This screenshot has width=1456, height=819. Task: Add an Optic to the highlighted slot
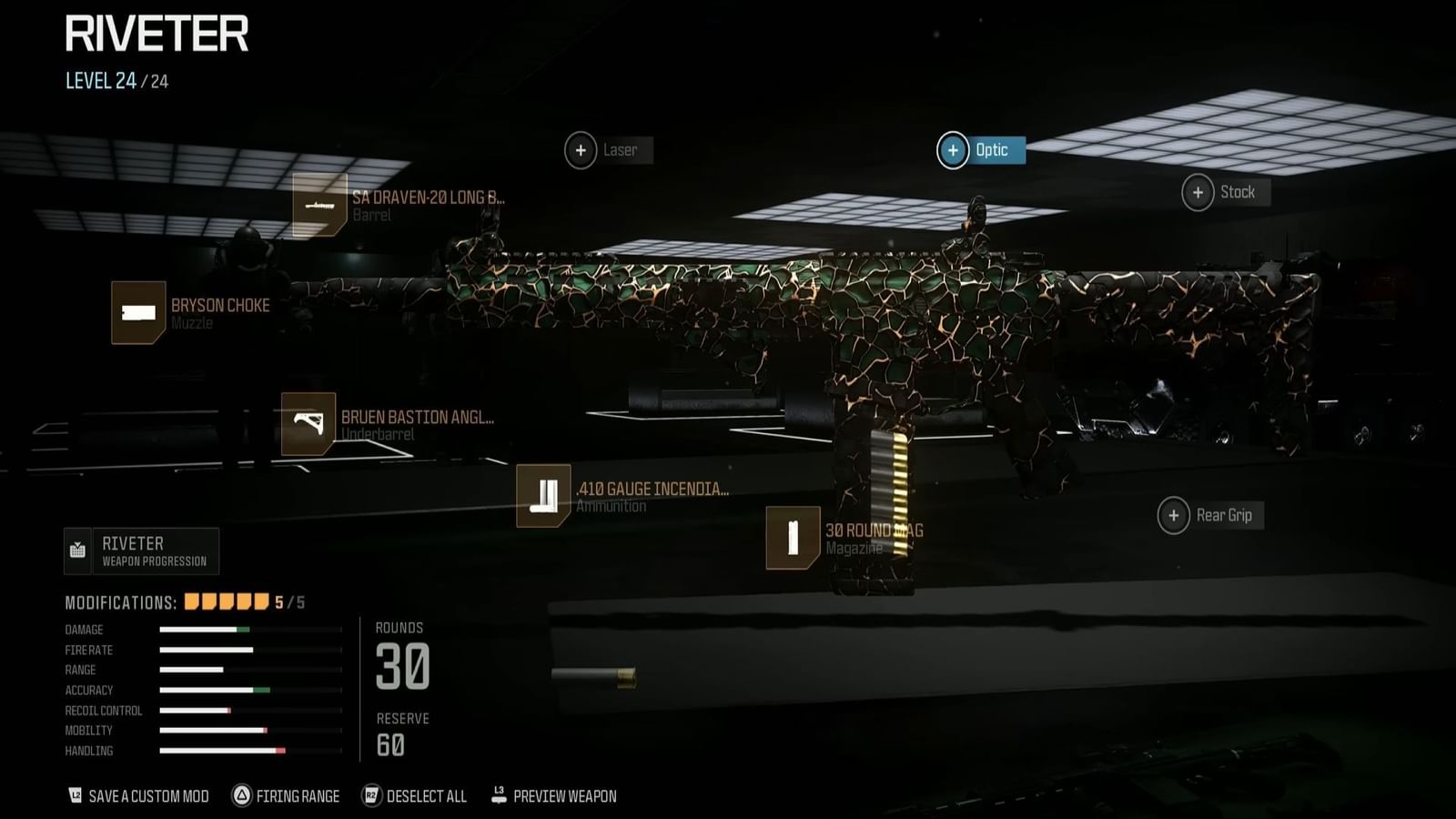click(953, 150)
